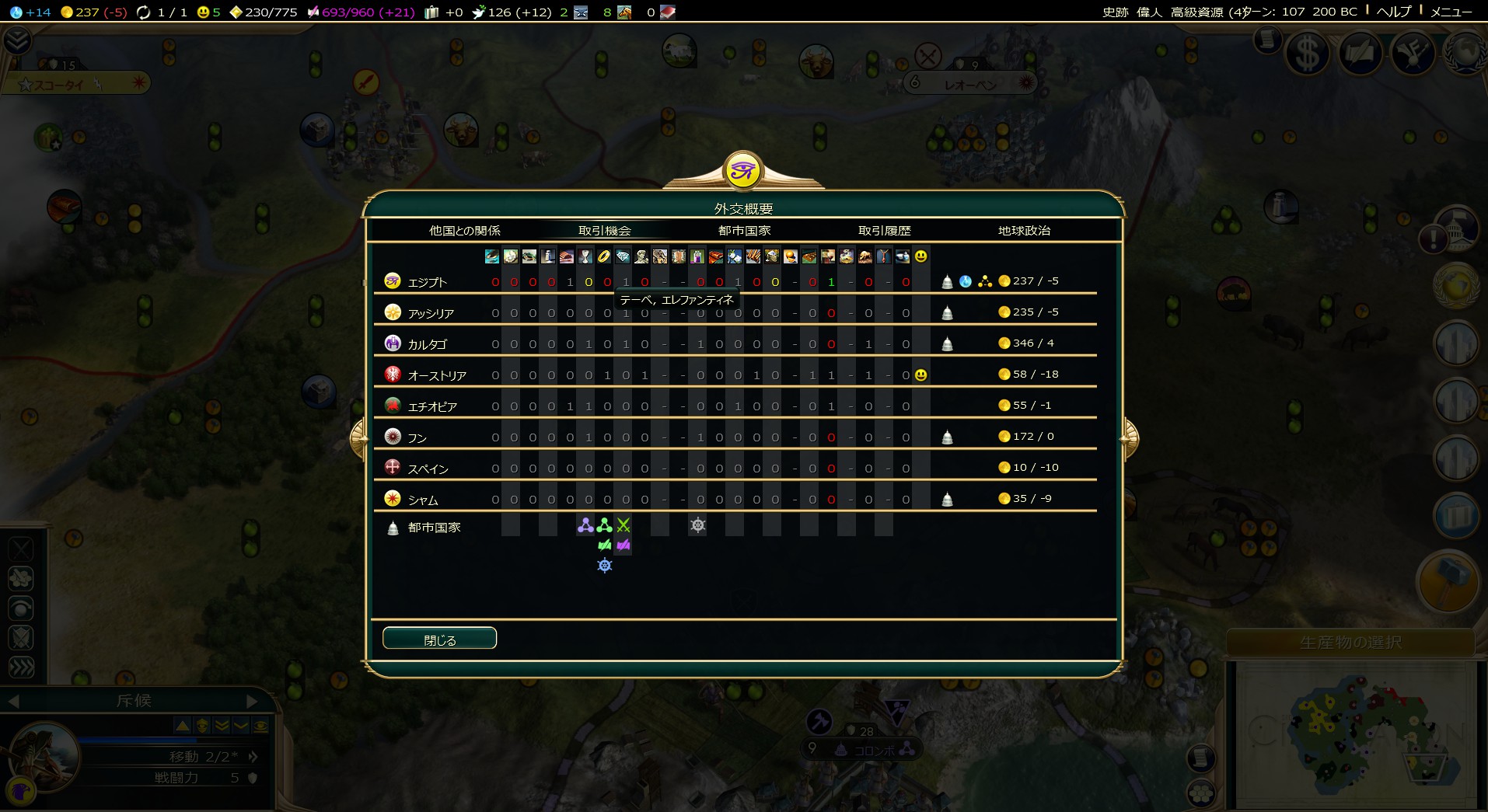Click the minimap in the corner
Screen dimensions: 1488x812
pyautogui.click(x=1353, y=734)
